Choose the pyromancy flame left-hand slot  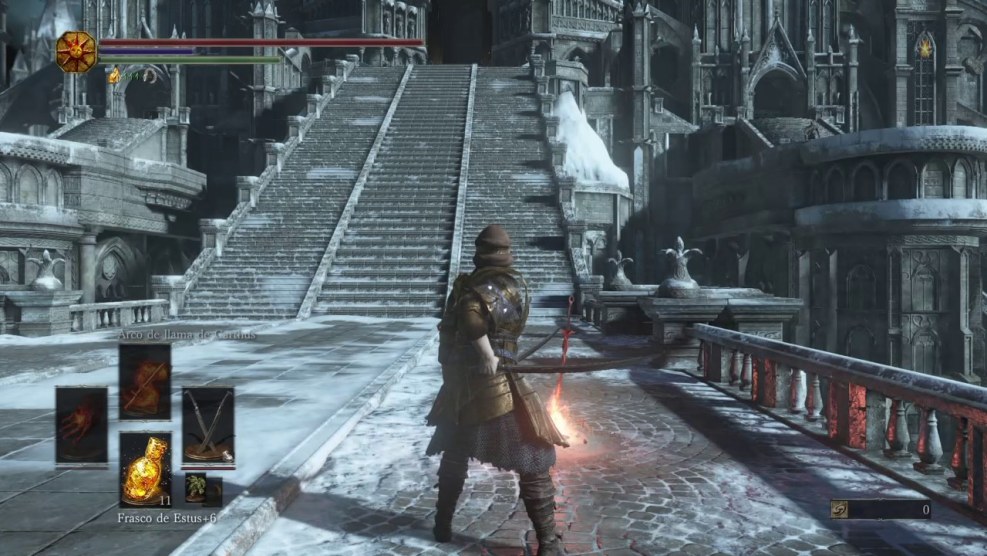81,425
